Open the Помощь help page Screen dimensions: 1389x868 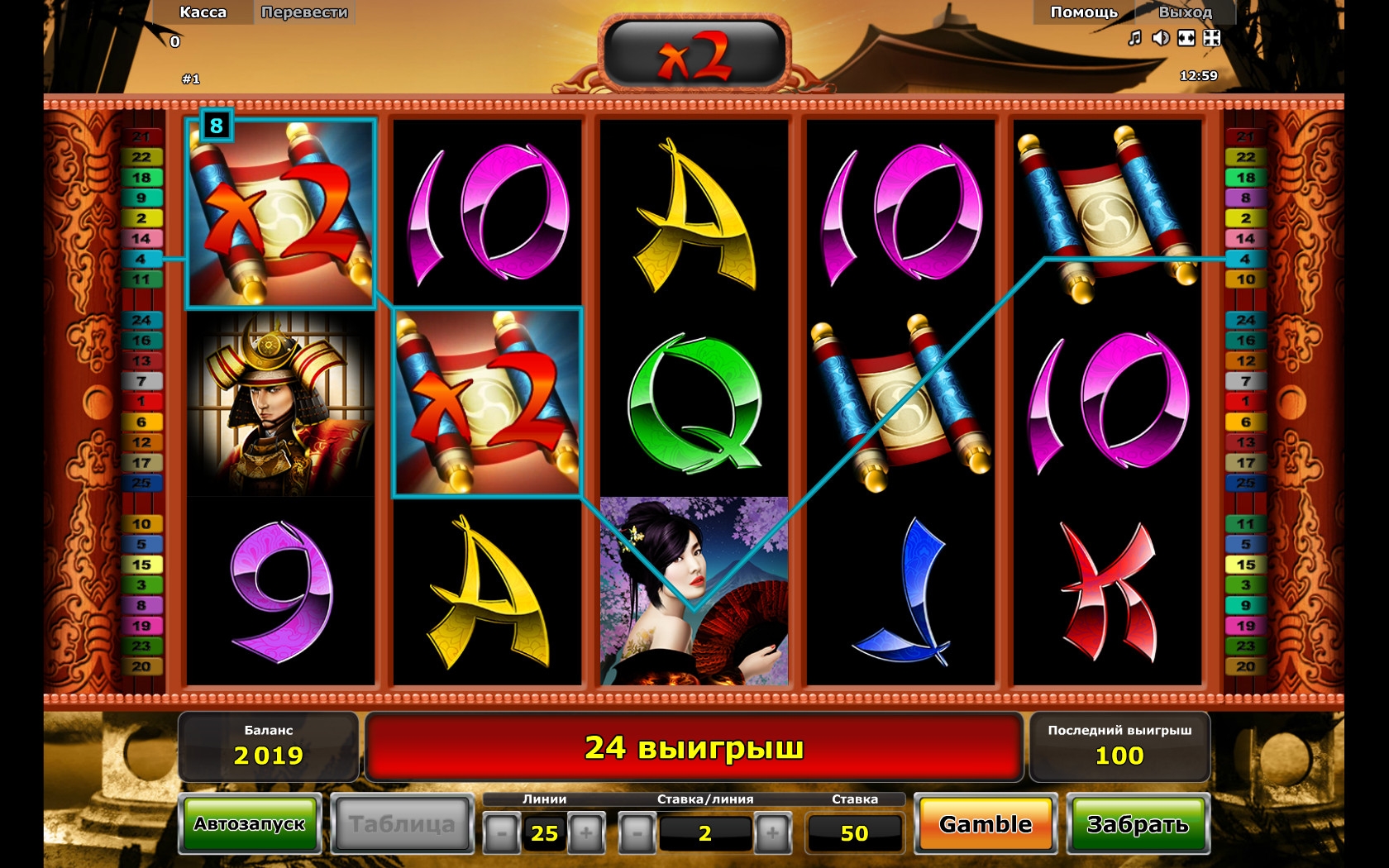point(1084,12)
